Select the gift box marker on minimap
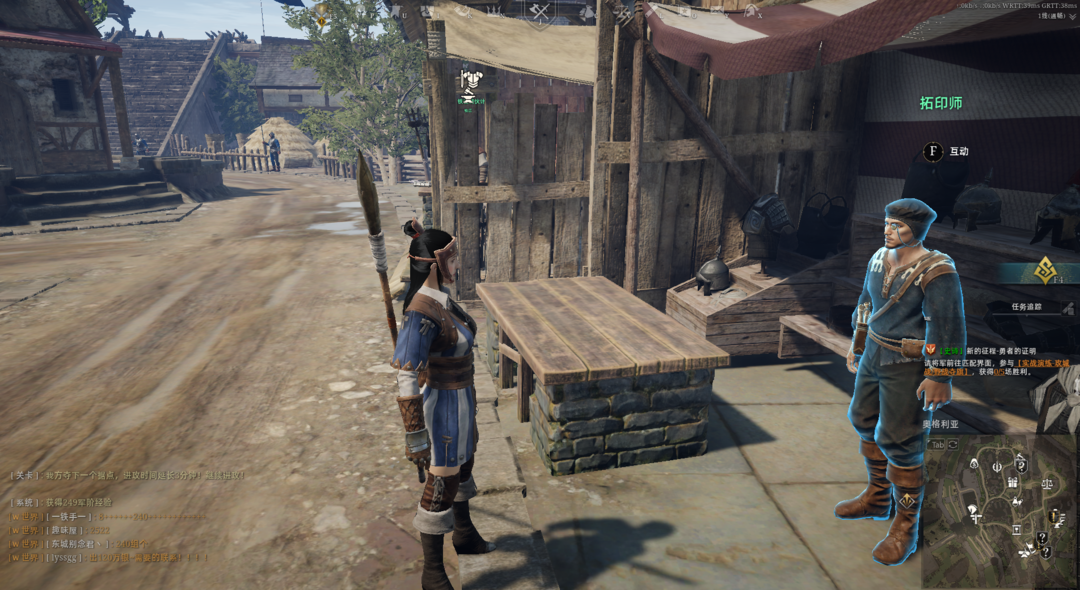Screen dimensions: 1080x590 1012,482
